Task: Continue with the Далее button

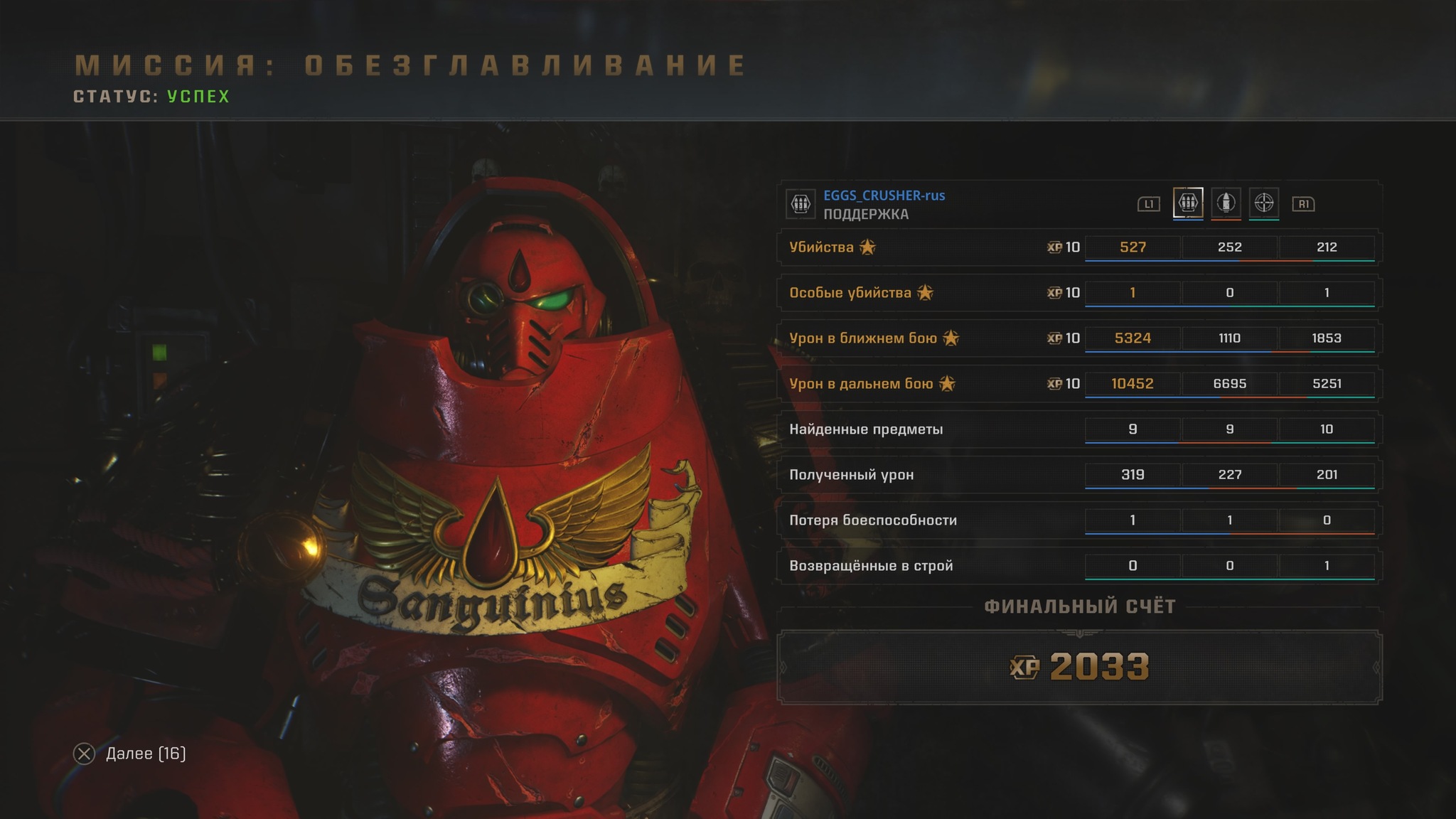Action: tap(130, 754)
